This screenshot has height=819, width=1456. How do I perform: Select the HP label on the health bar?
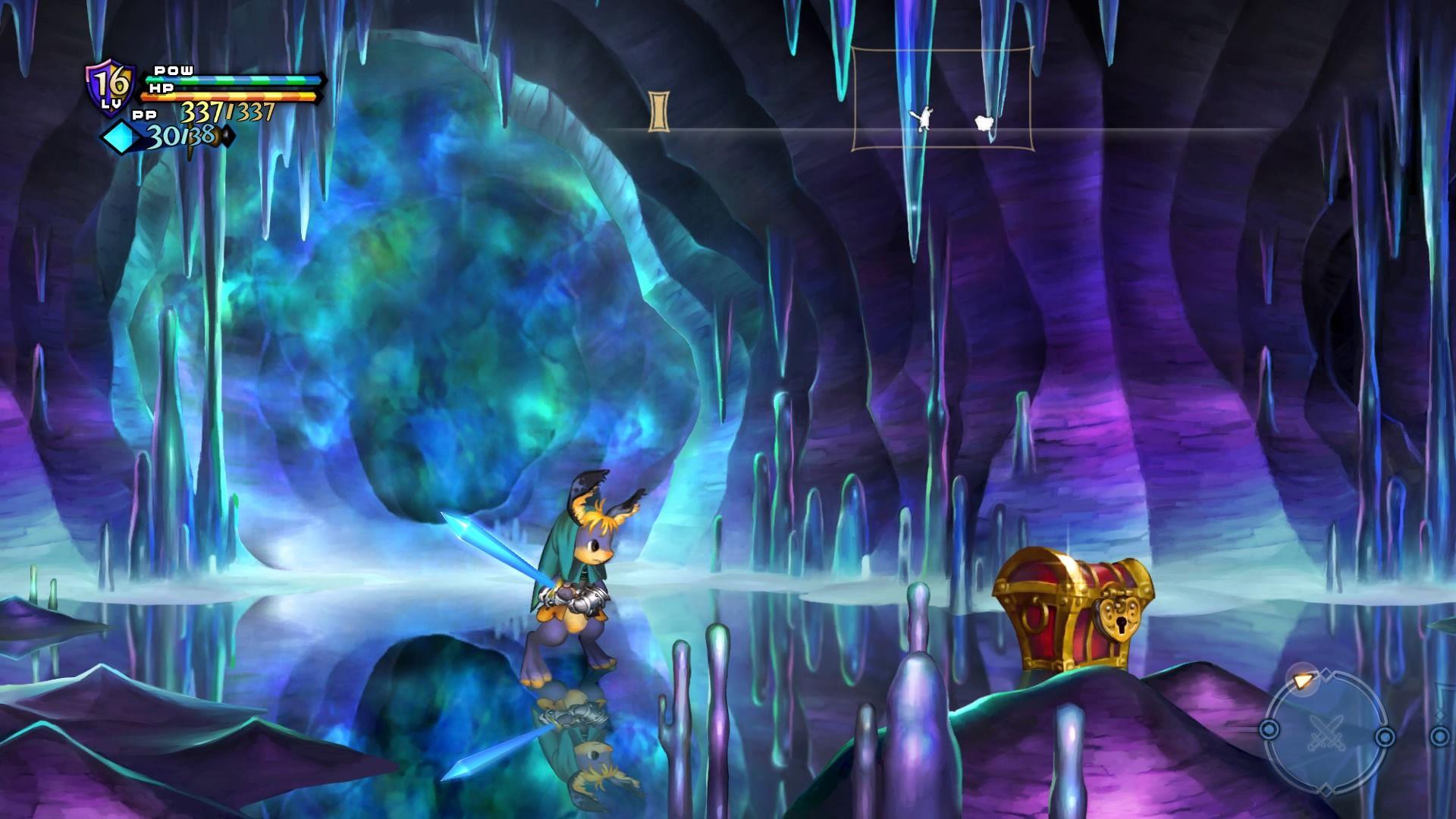(161, 88)
